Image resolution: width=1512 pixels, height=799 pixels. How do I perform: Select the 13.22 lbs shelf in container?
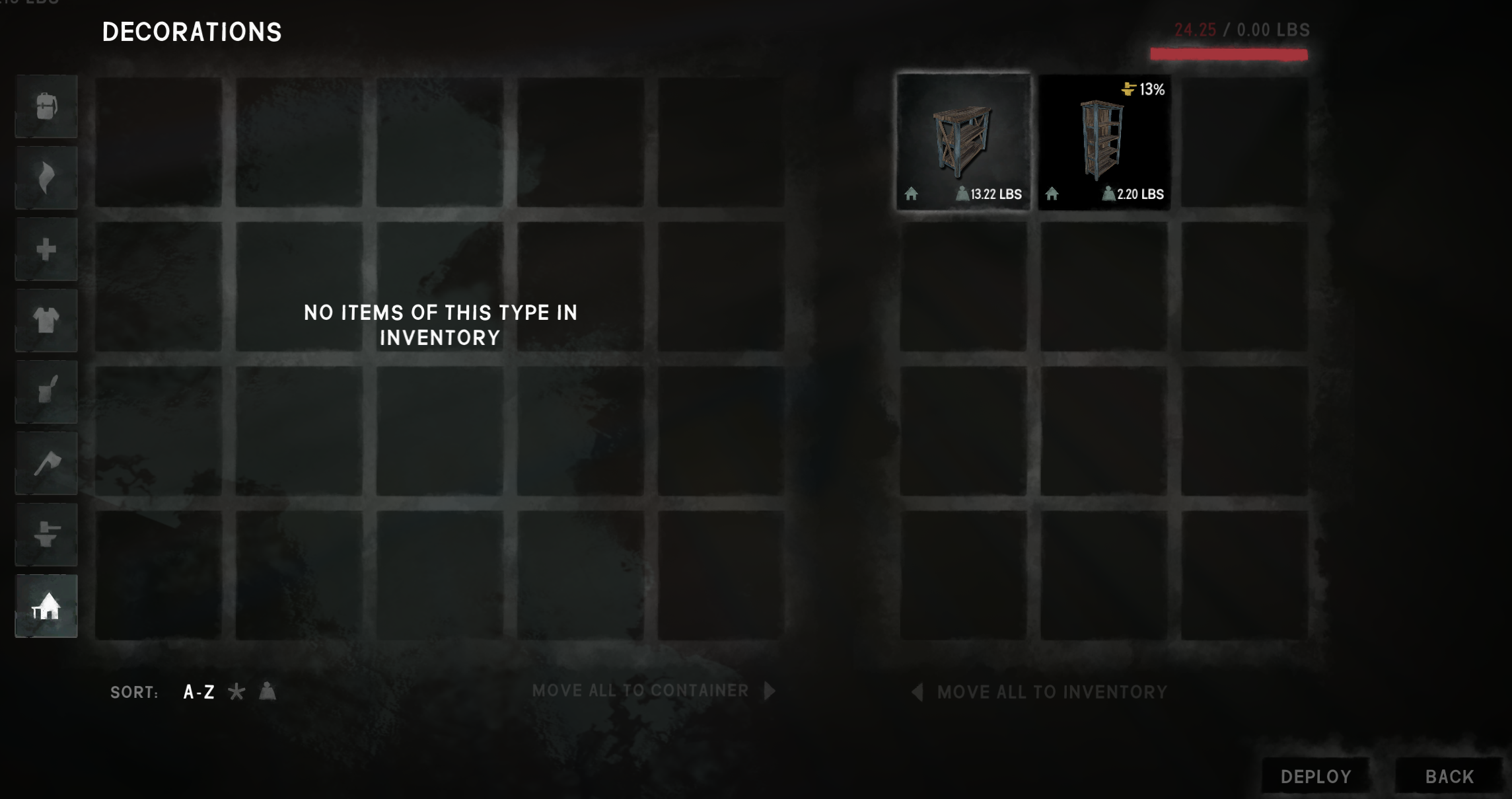click(963, 141)
